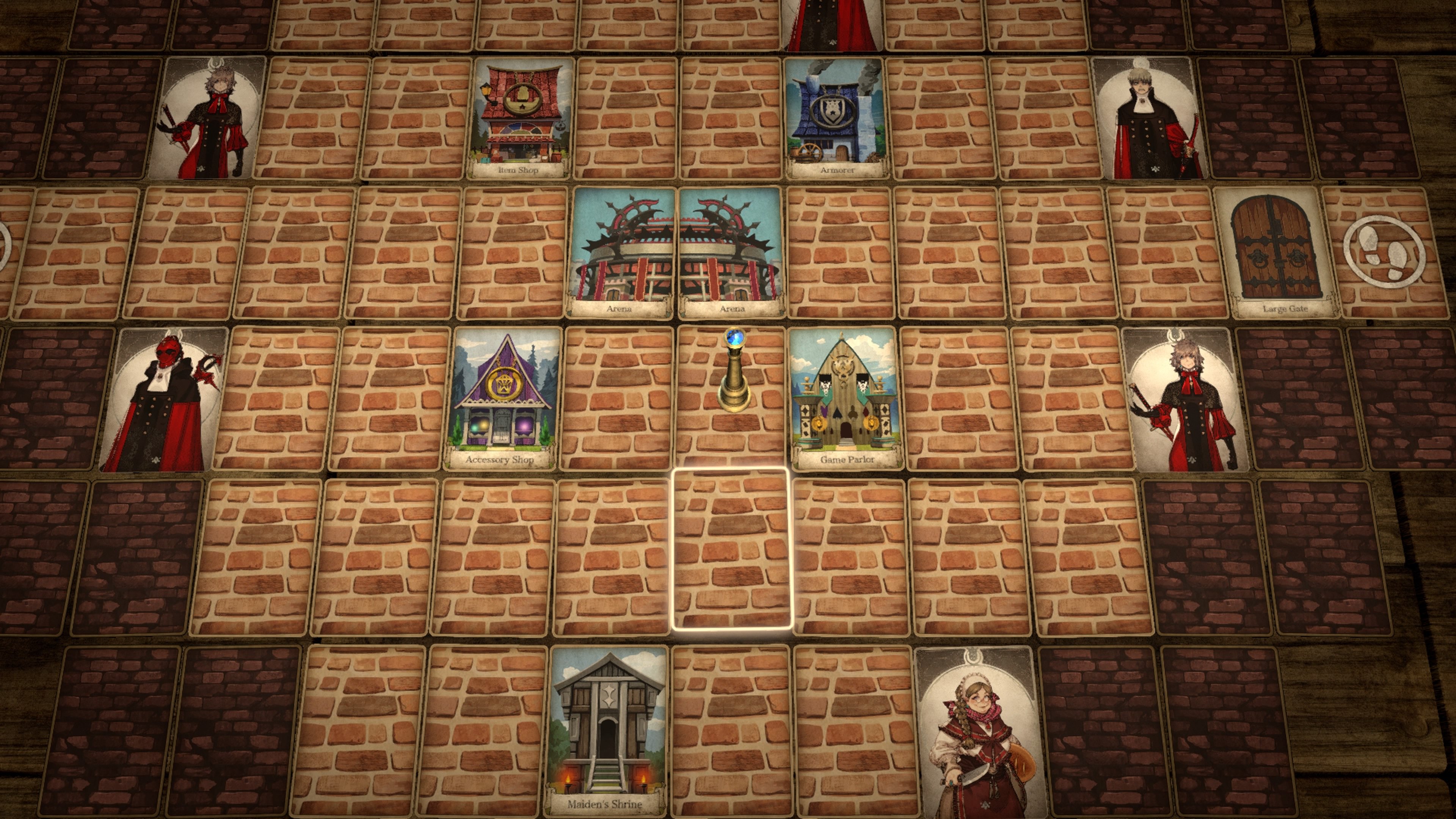The height and width of the screenshot is (819, 1456).
Task: Select the glowing outlined brick tile
Action: point(731,549)
